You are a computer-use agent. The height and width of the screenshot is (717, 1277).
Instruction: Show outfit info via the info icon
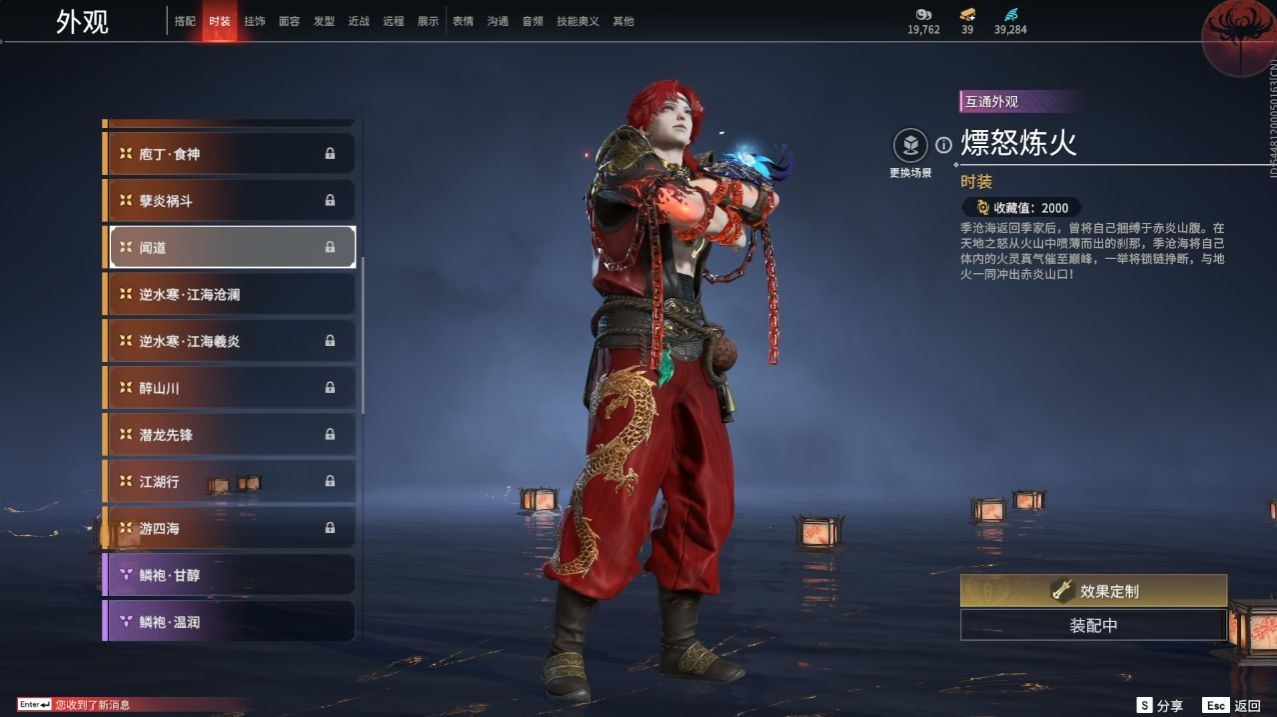tap(943, 146)
